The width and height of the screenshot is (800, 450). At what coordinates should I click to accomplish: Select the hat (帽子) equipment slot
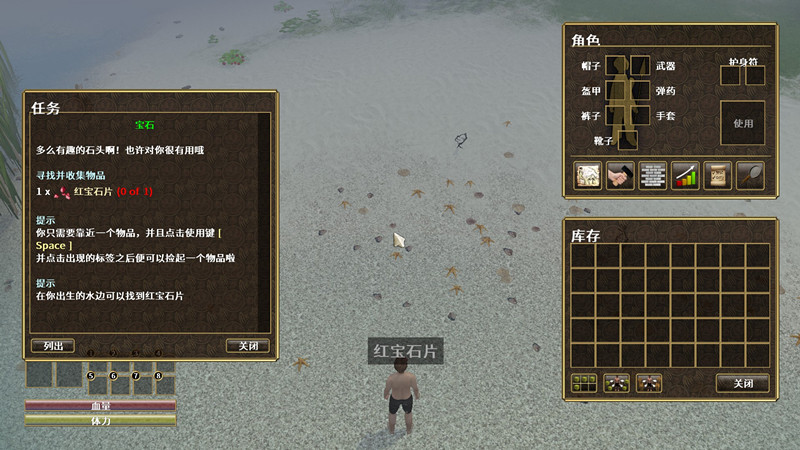coord(616,66)
